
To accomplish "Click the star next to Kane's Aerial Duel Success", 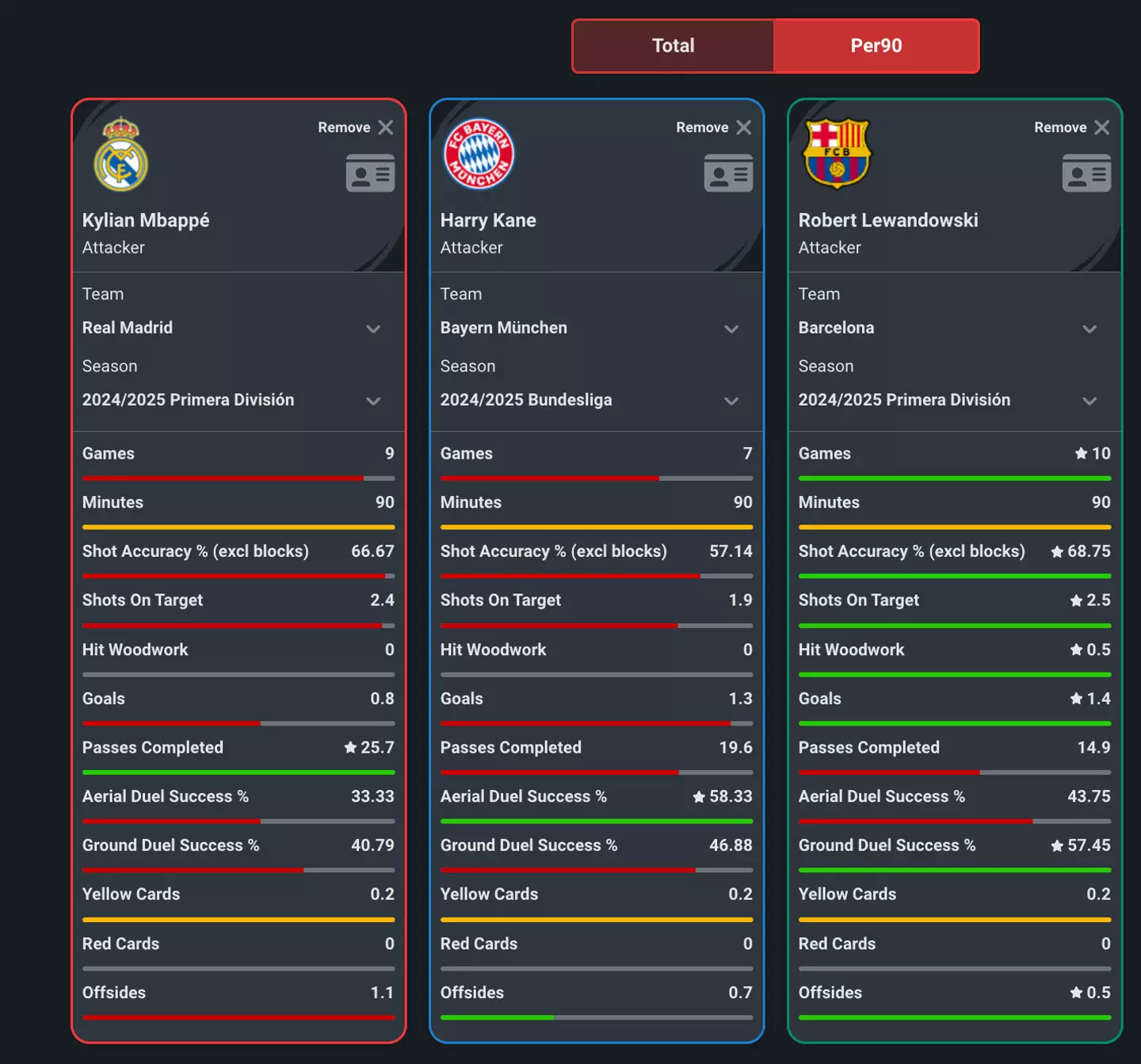I will click(x=697, y=796).
